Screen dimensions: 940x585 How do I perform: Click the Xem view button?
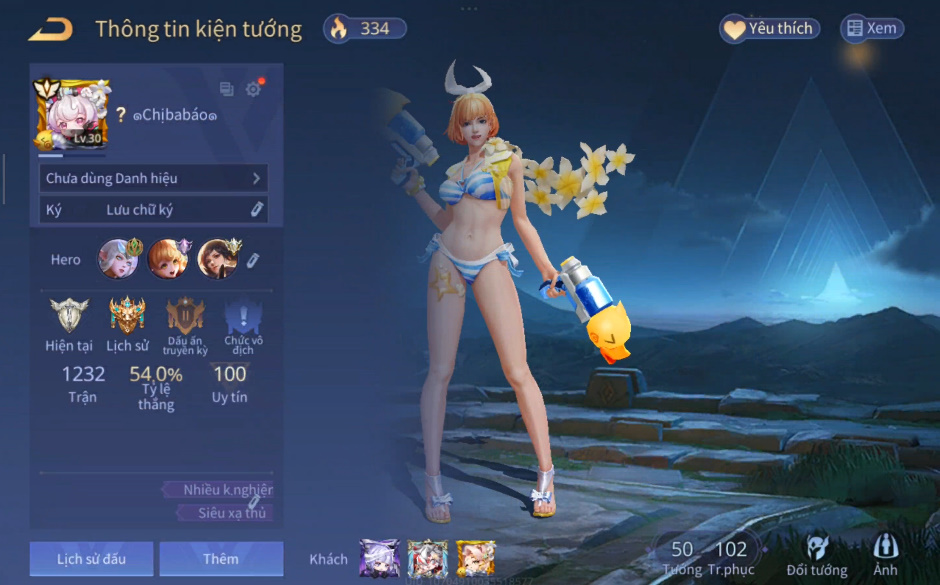tap(872, 29)
